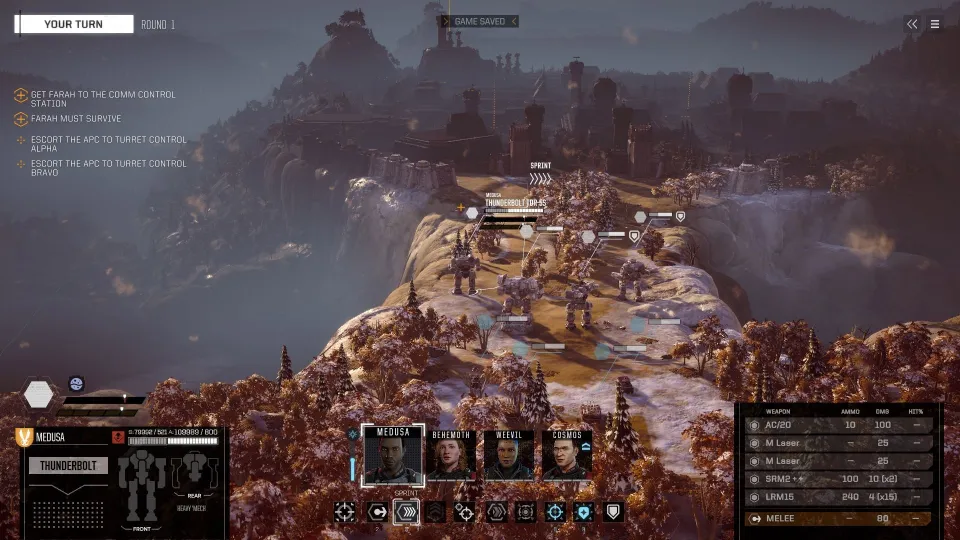960x540 pixels.
Task: Activate the blue shield star ability
Action: point(585,512)
